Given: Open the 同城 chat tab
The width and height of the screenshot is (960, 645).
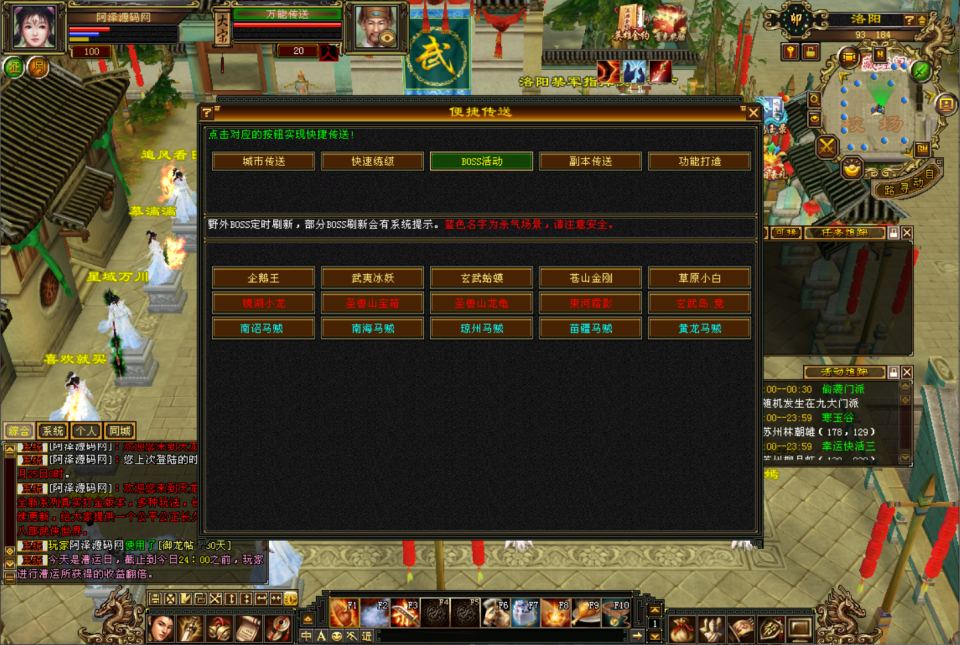Looking at the screenshot, I should click(x=120, y=431).
